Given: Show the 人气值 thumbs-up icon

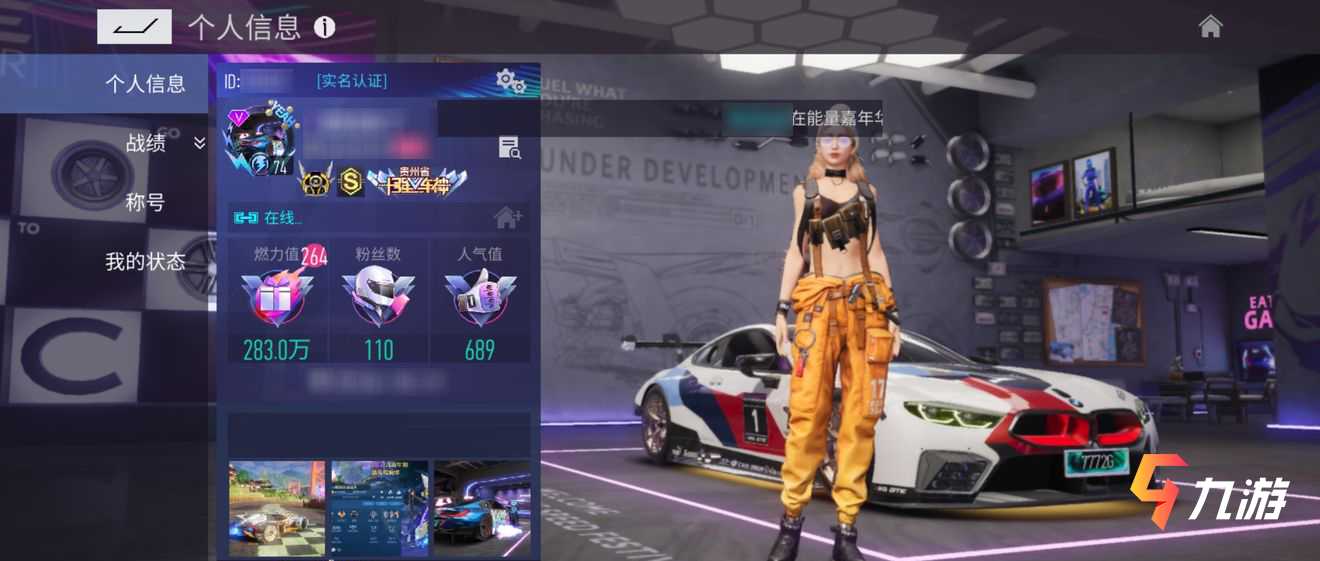Looking at the screenshot, I should click(479, 297).
